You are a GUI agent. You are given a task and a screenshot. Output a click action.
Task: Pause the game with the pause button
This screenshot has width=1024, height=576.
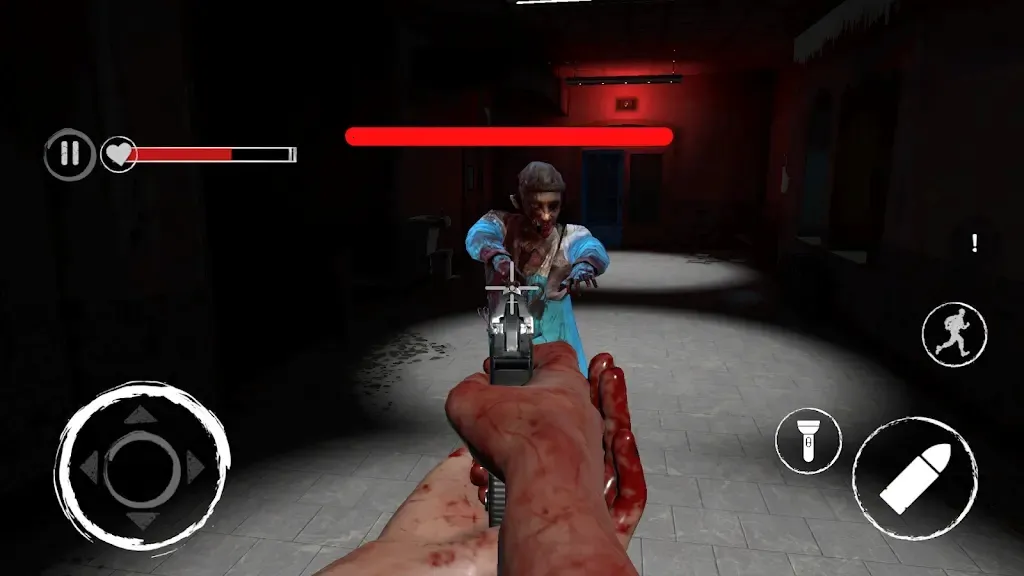pyautogui.click(x=69, y=154)
